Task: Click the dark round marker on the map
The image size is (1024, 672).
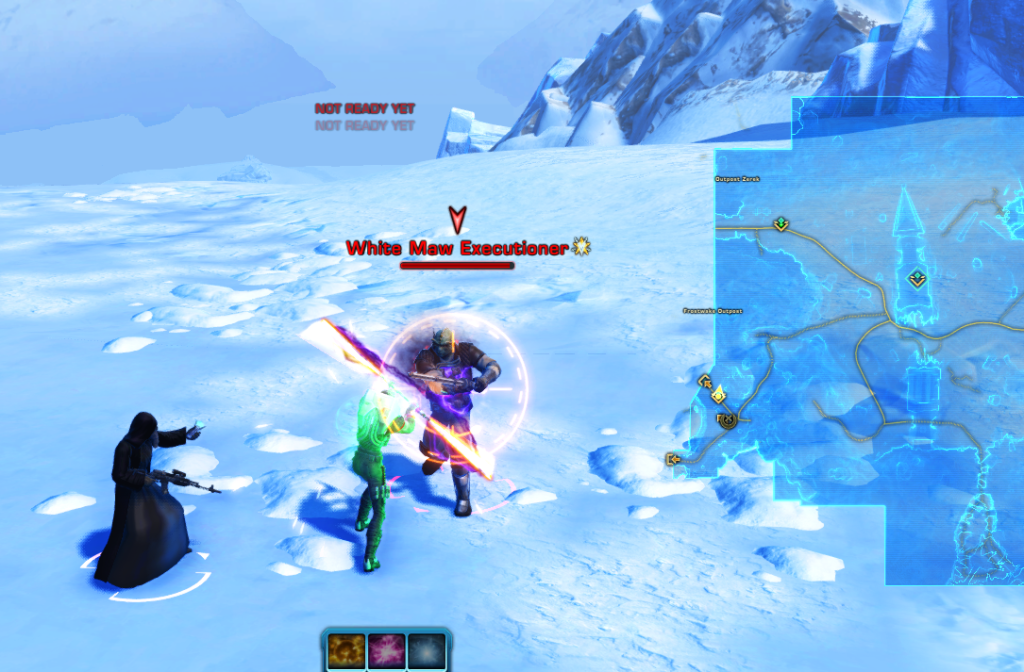Action: (727, 419)
